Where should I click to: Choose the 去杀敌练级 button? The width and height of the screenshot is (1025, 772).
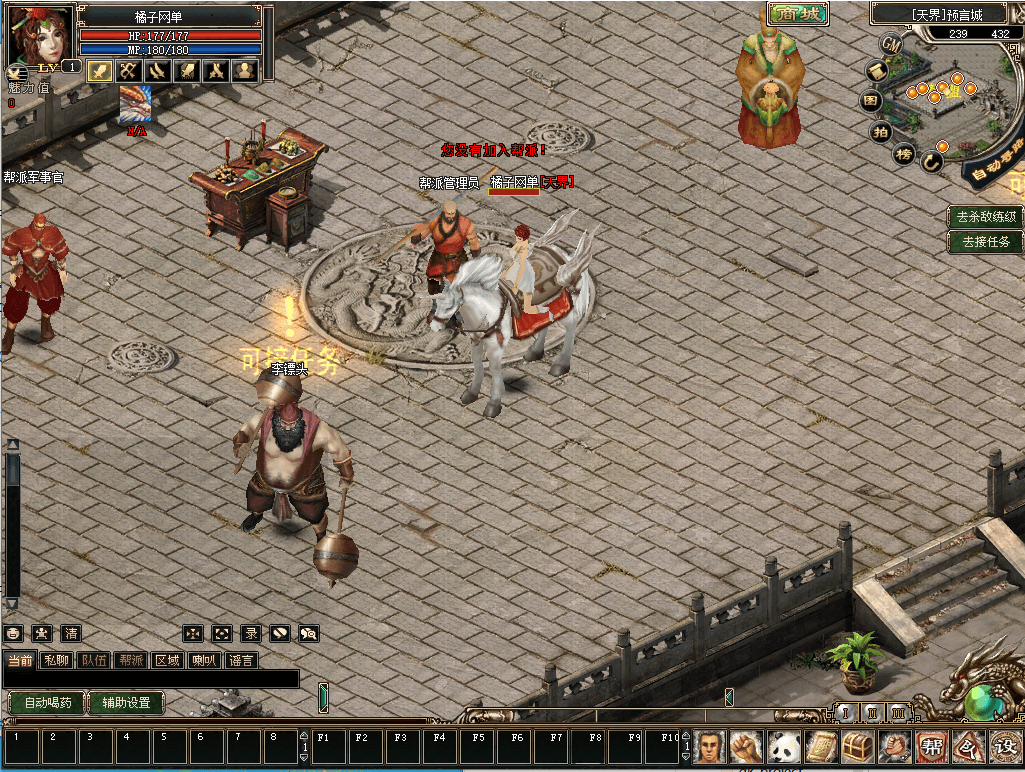986,216
